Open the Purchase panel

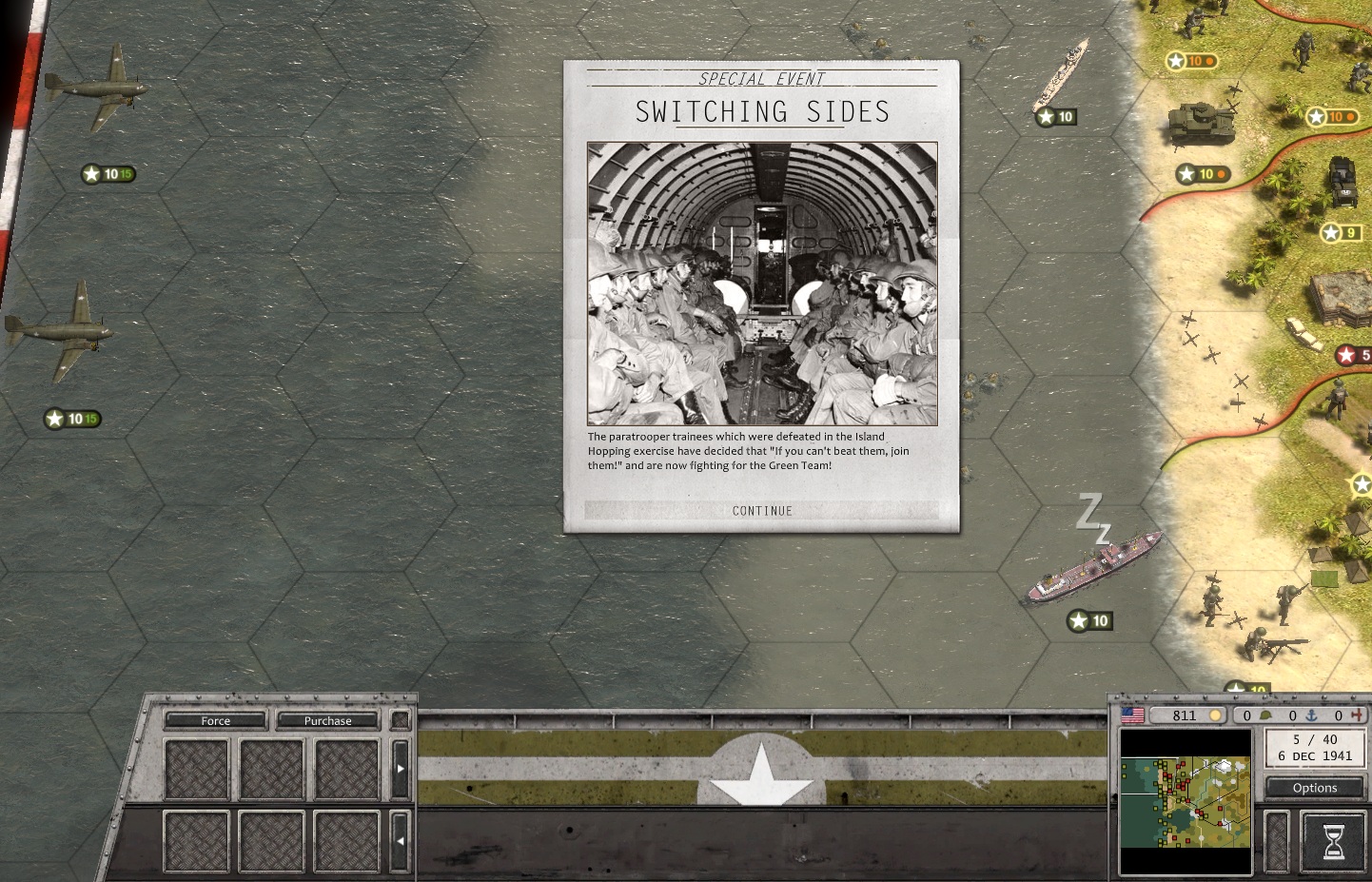coord(327,720)
